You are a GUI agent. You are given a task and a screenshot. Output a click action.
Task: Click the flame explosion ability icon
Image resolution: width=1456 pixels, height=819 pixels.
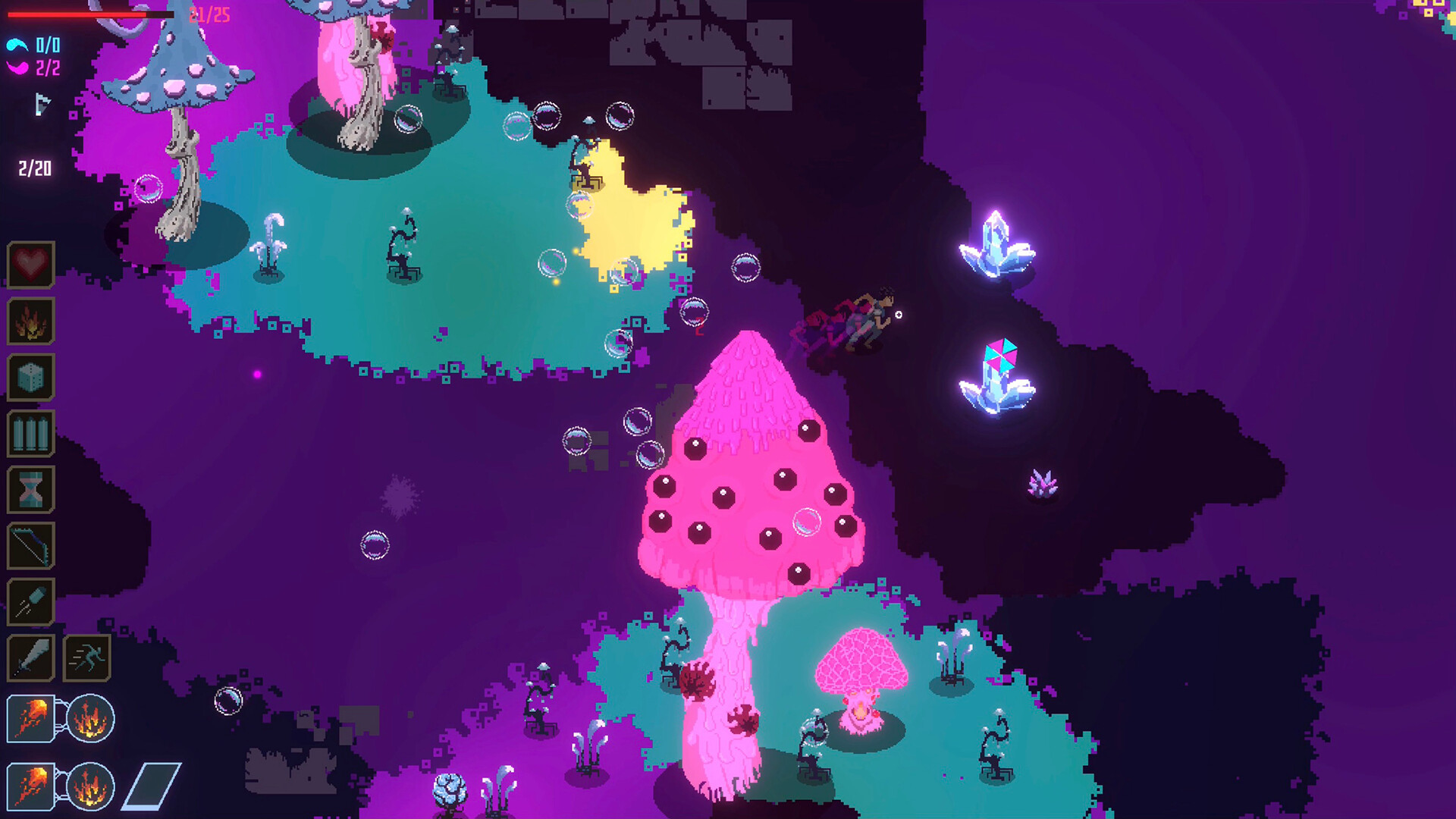click(30, 322)
